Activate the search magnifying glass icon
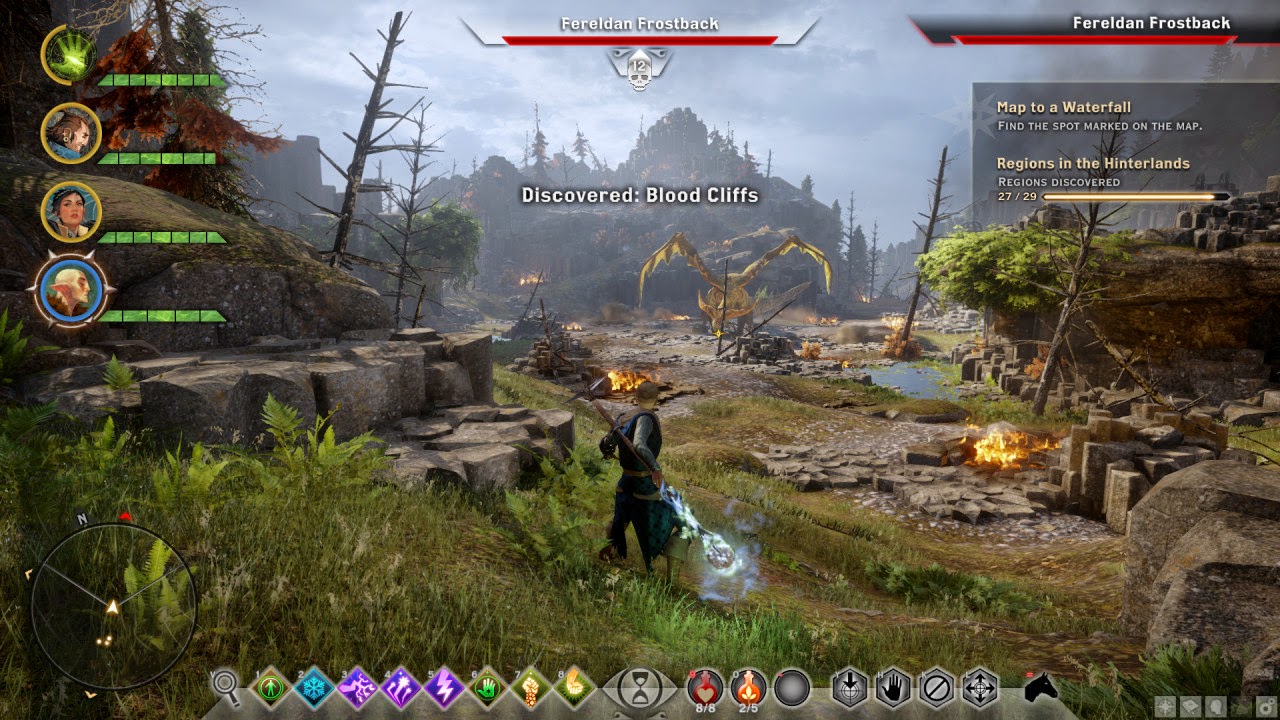1280x720 pixels. (x=227, y=686)
